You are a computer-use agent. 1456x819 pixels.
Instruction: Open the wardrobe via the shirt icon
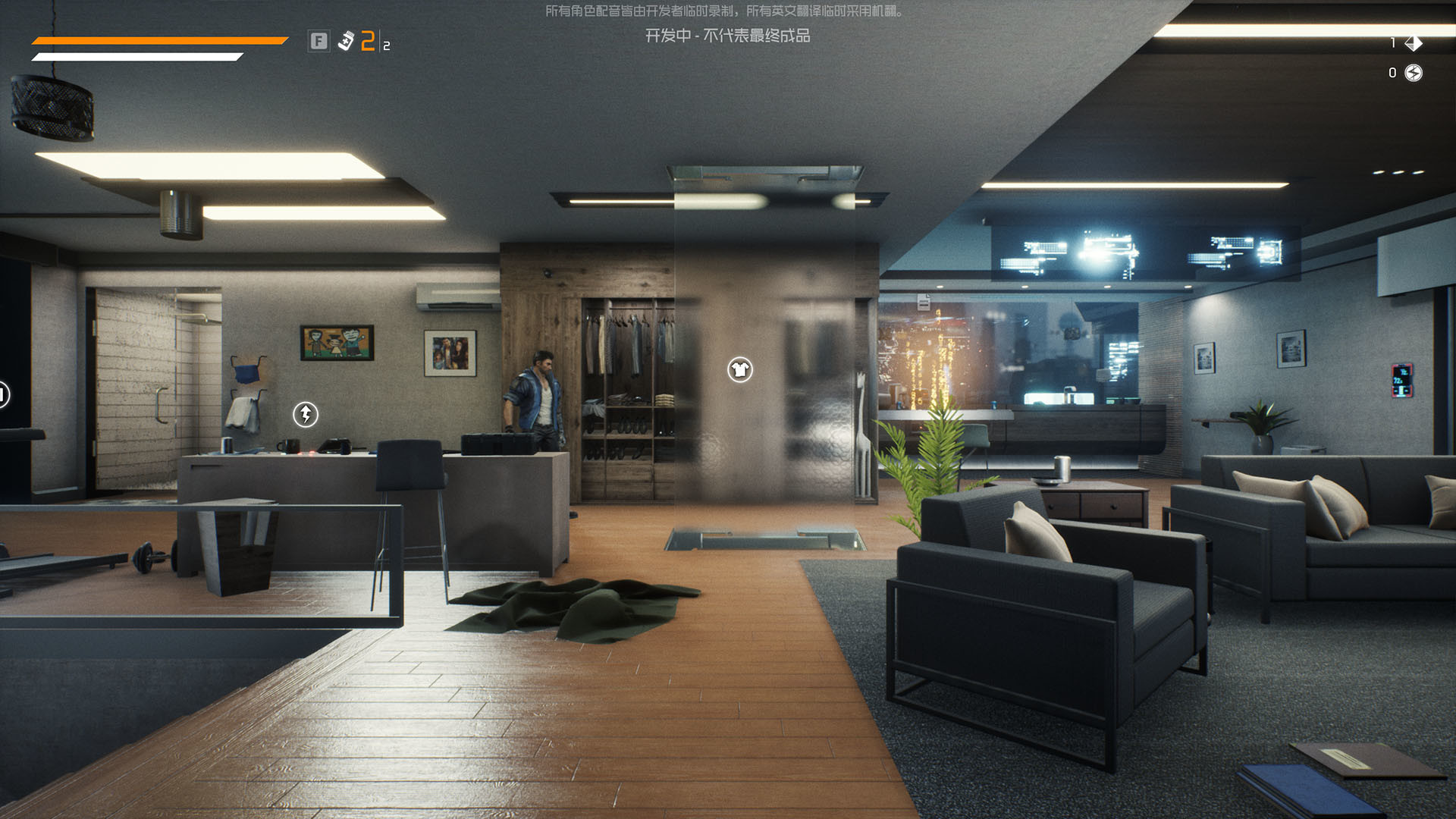(739, 369)
